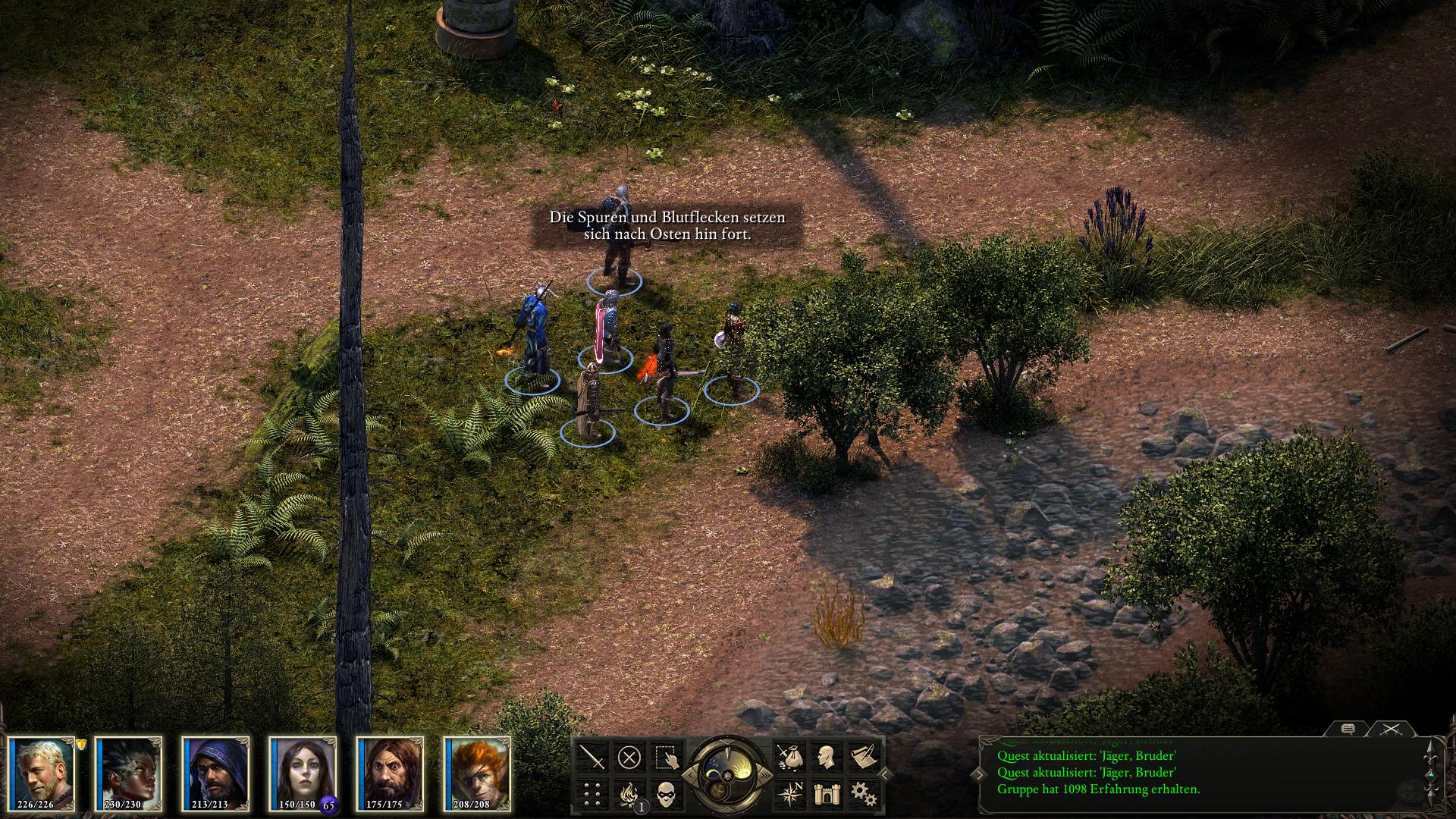Cancel the current action with the X button
Screen dimensions: 1456x819
coord(629,757)
